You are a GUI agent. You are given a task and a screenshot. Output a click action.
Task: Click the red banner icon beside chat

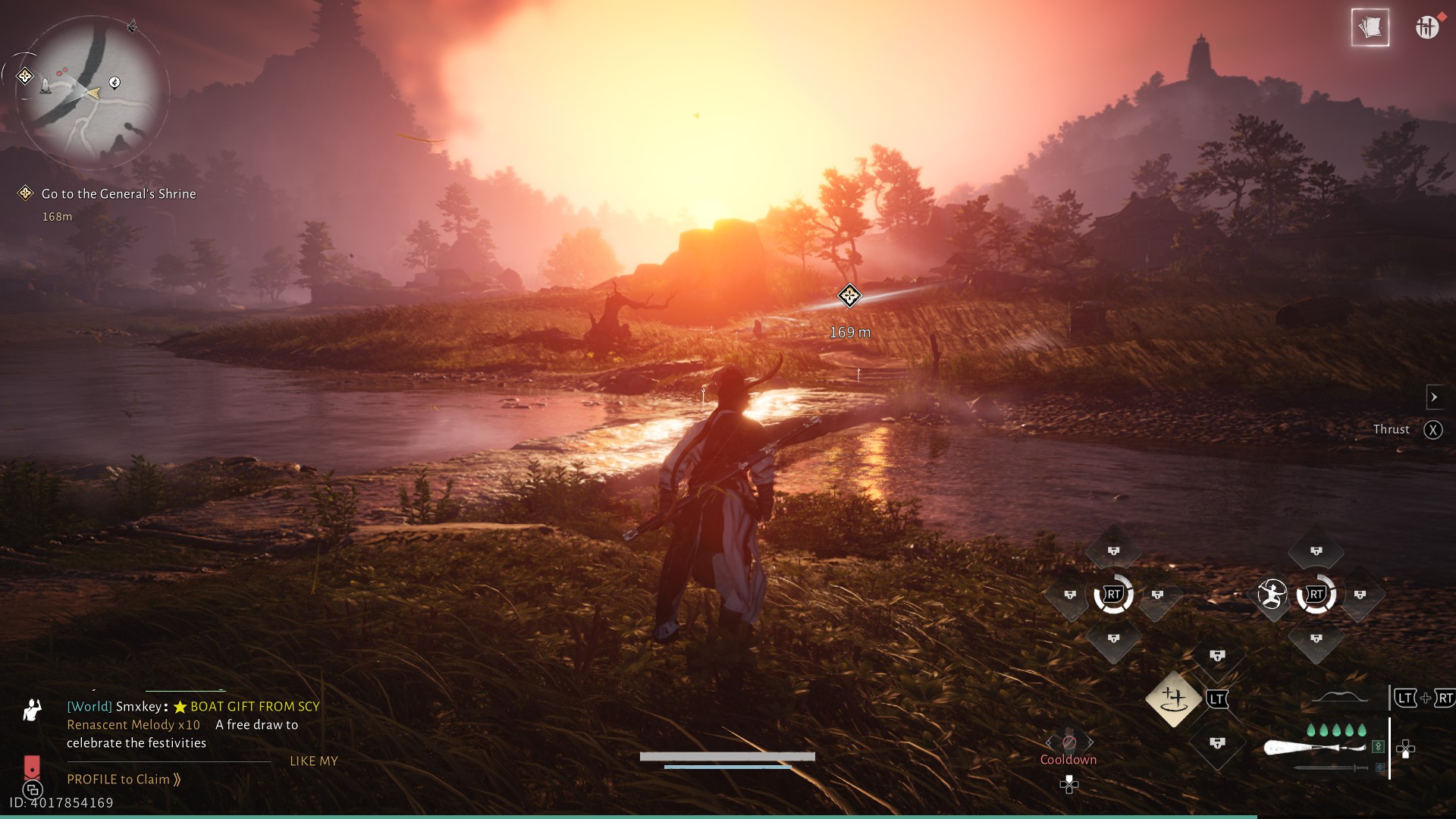(32, 766)
